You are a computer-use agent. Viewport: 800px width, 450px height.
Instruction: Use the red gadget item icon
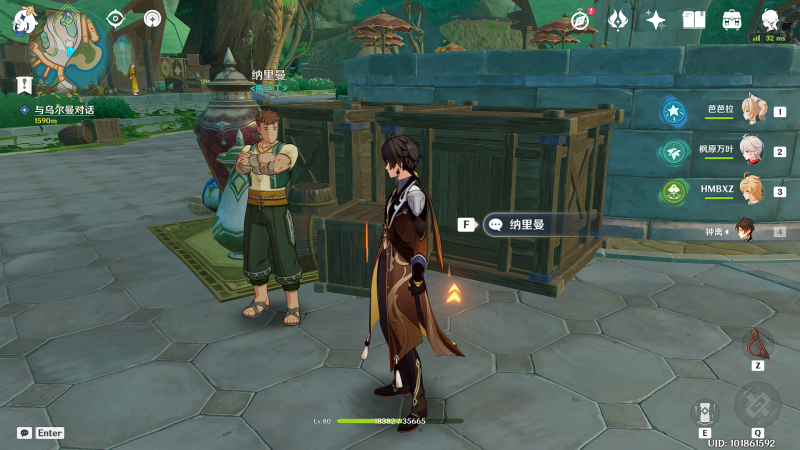pos(758,345)
